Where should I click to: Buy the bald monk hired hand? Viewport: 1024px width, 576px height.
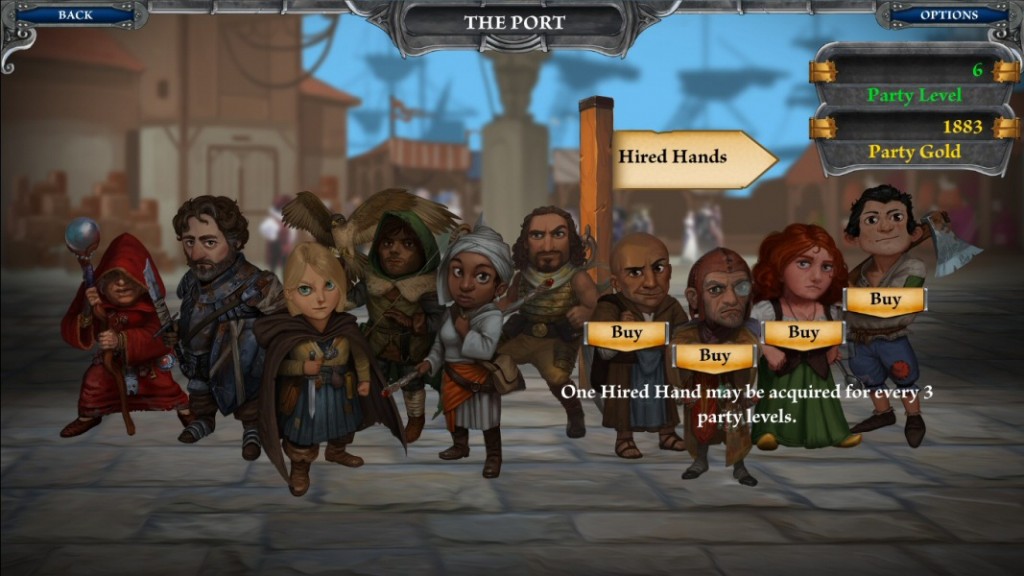tap(626, 333)
